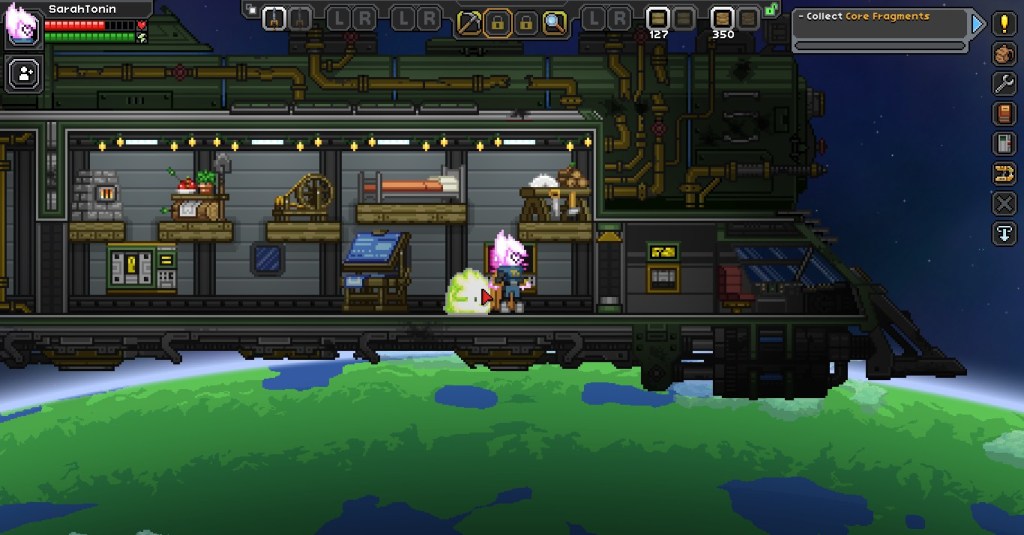The width and height of the screenshot is (1024, 535).
Task: Expand the Collect Core Fragments quest tracker
Action: coord(978,23)
